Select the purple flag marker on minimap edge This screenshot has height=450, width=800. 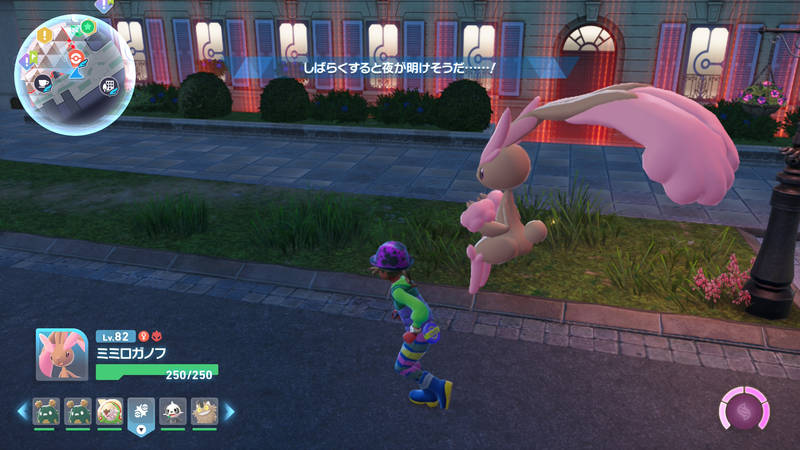[24, 62]
